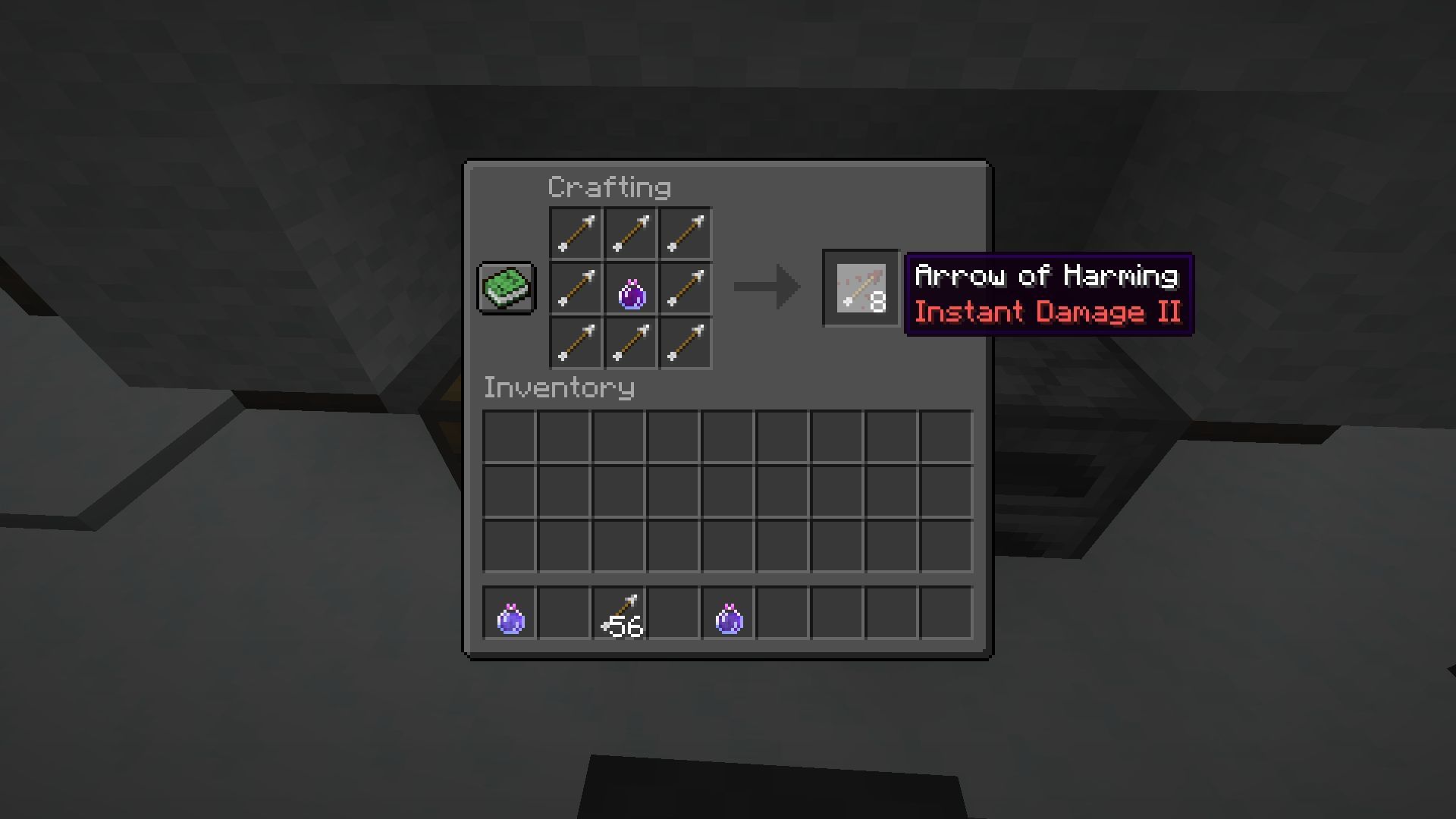
Task: Collect the Arrow of Harming from the output slot
Action: (x=861, y=288)
